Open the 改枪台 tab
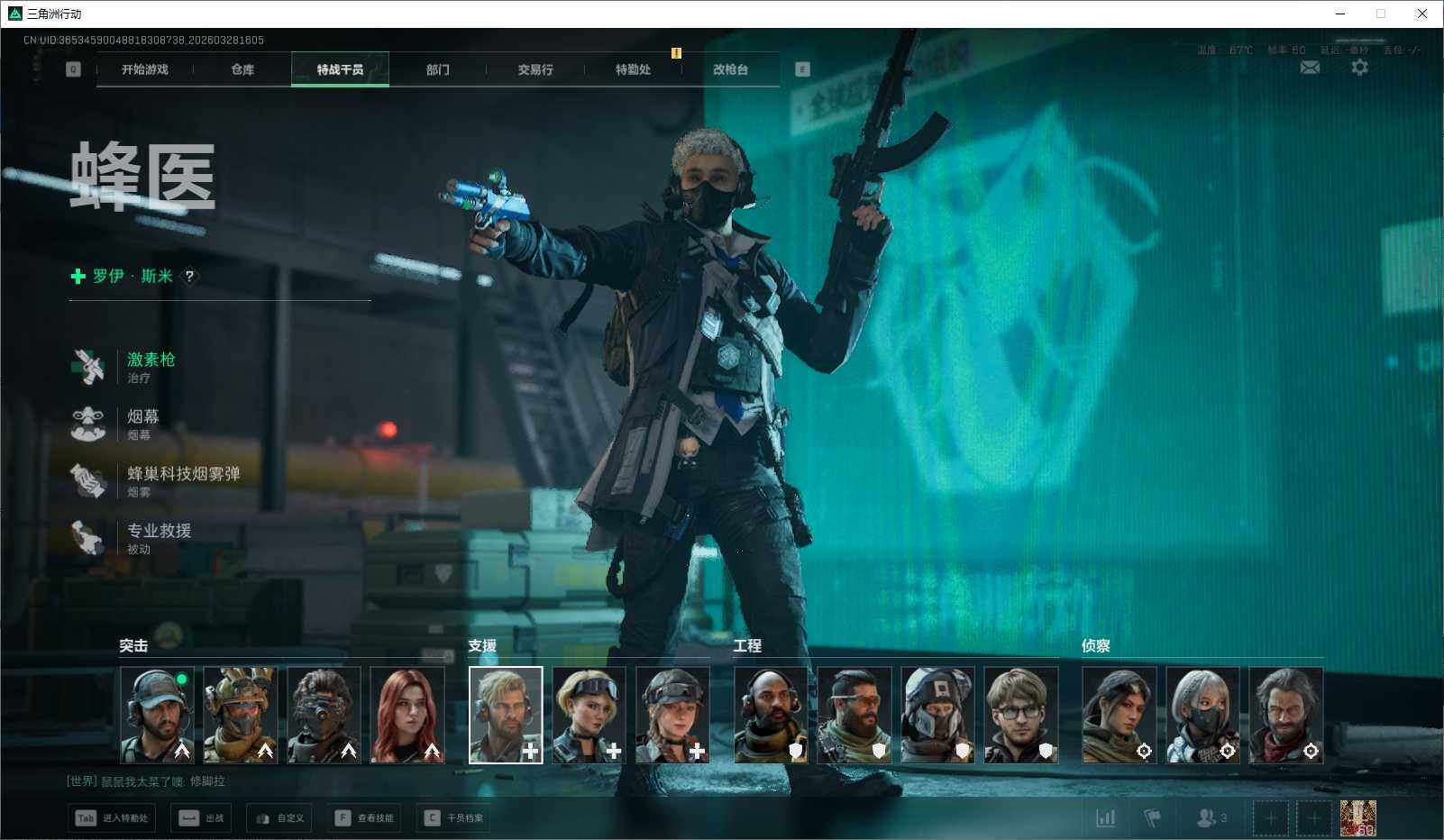The height and width of the screenshot is (840, 1444). click(730, 69)
